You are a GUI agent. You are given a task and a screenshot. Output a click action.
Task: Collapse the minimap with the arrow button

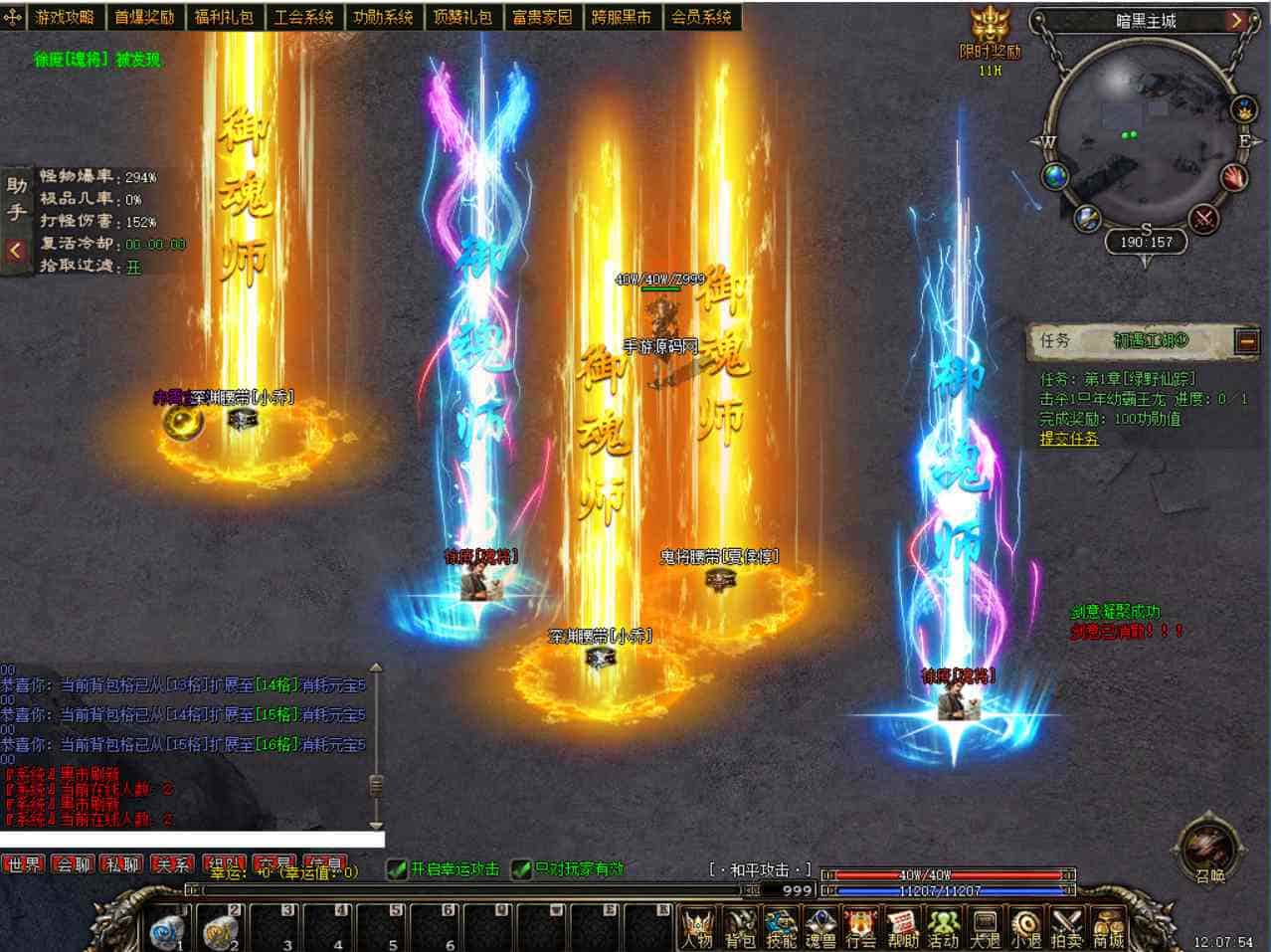click(1236, 20)
